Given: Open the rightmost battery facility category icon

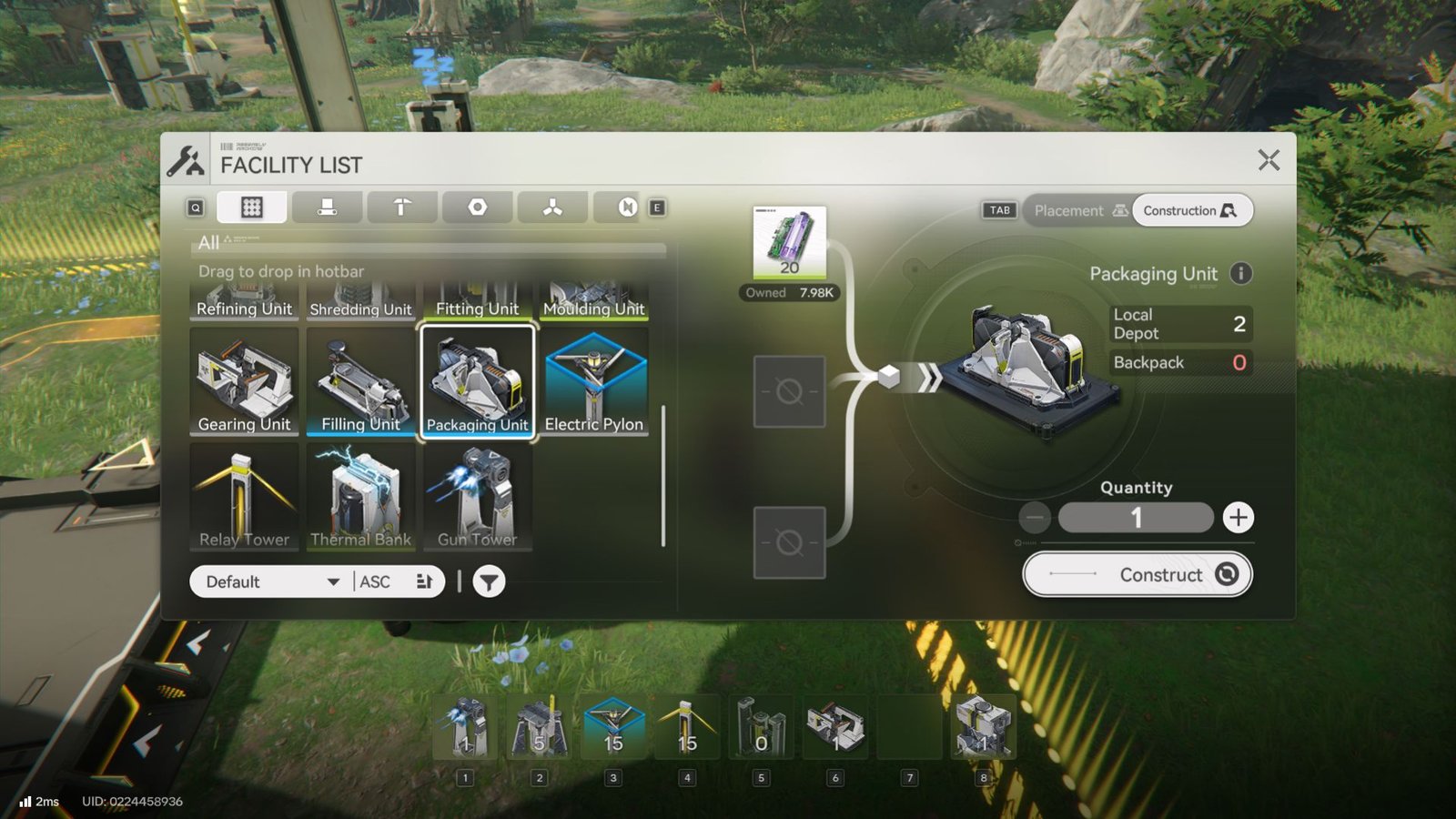Looking at the screenshot, I should pos(628,207).
